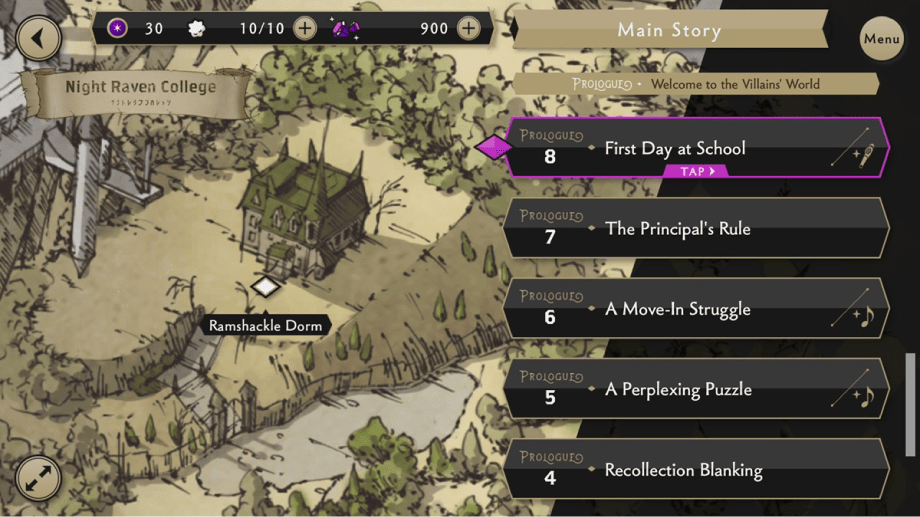Choose Prologue 5 A Perplexing Puzzle
This screenshot has width=920, height=517.
tap(697, 389)
